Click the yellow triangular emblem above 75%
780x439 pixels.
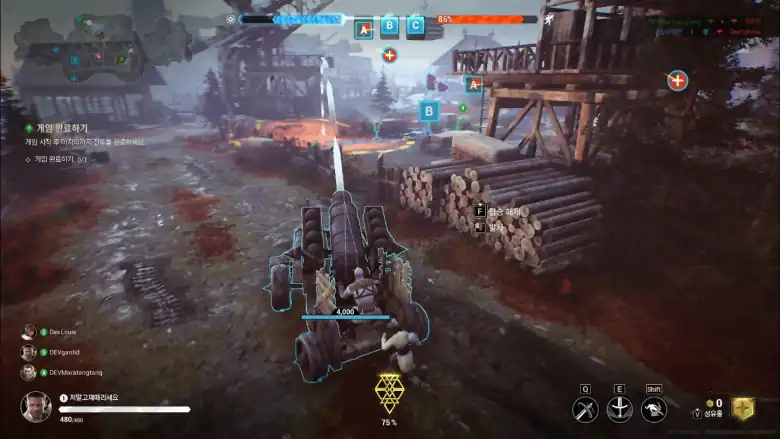click(x=389, y=394)
